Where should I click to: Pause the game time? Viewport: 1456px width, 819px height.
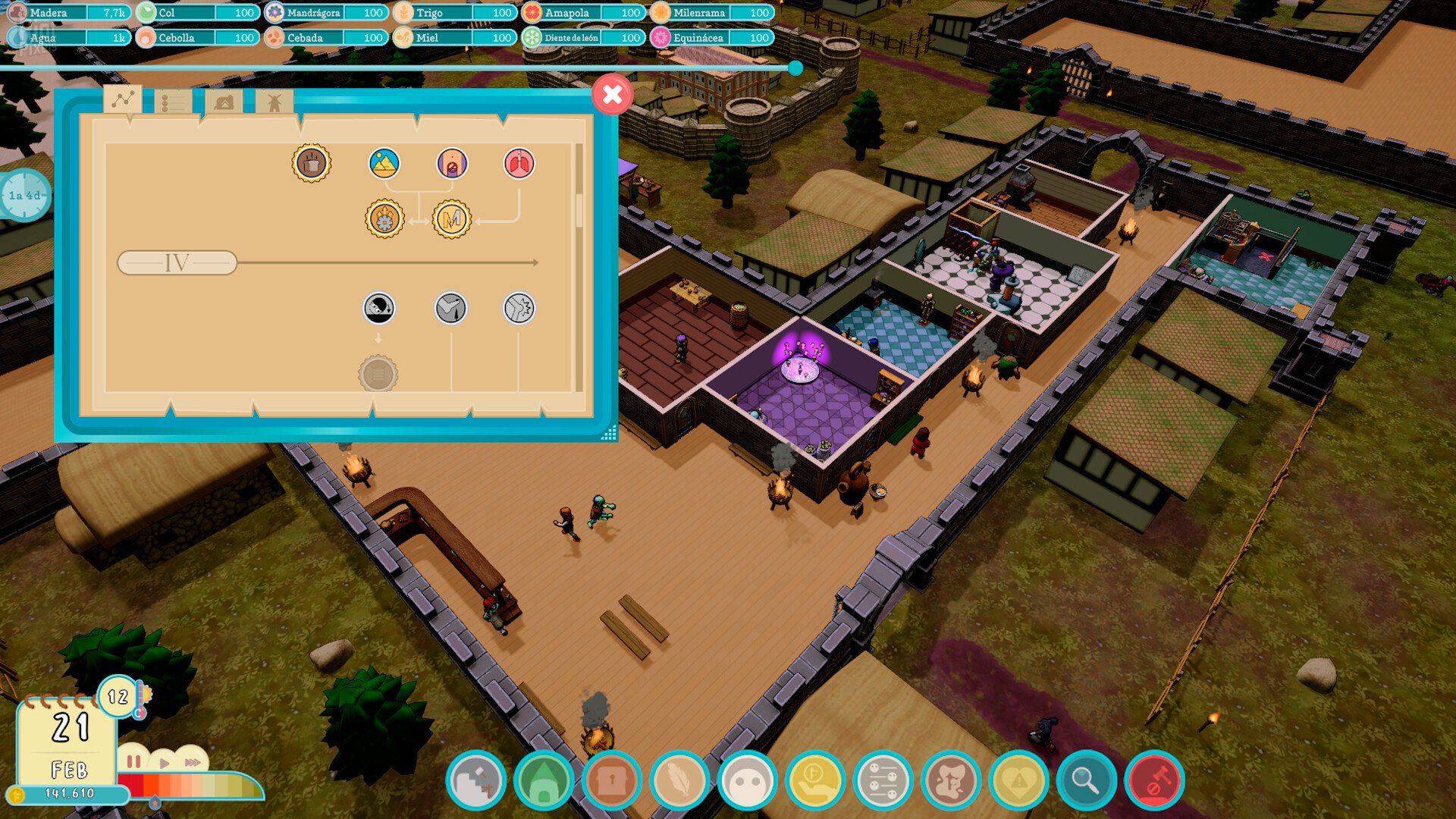point(134,761)
